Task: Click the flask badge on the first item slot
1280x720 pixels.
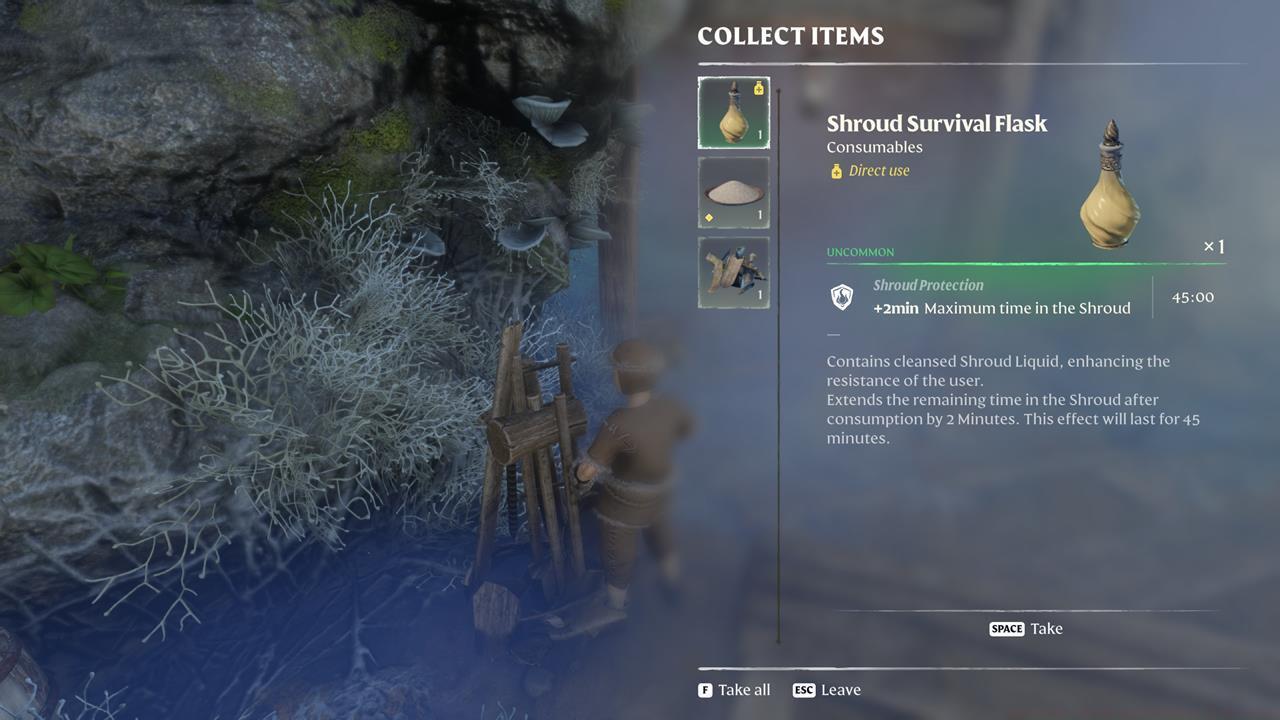Action: coord(757,88)
